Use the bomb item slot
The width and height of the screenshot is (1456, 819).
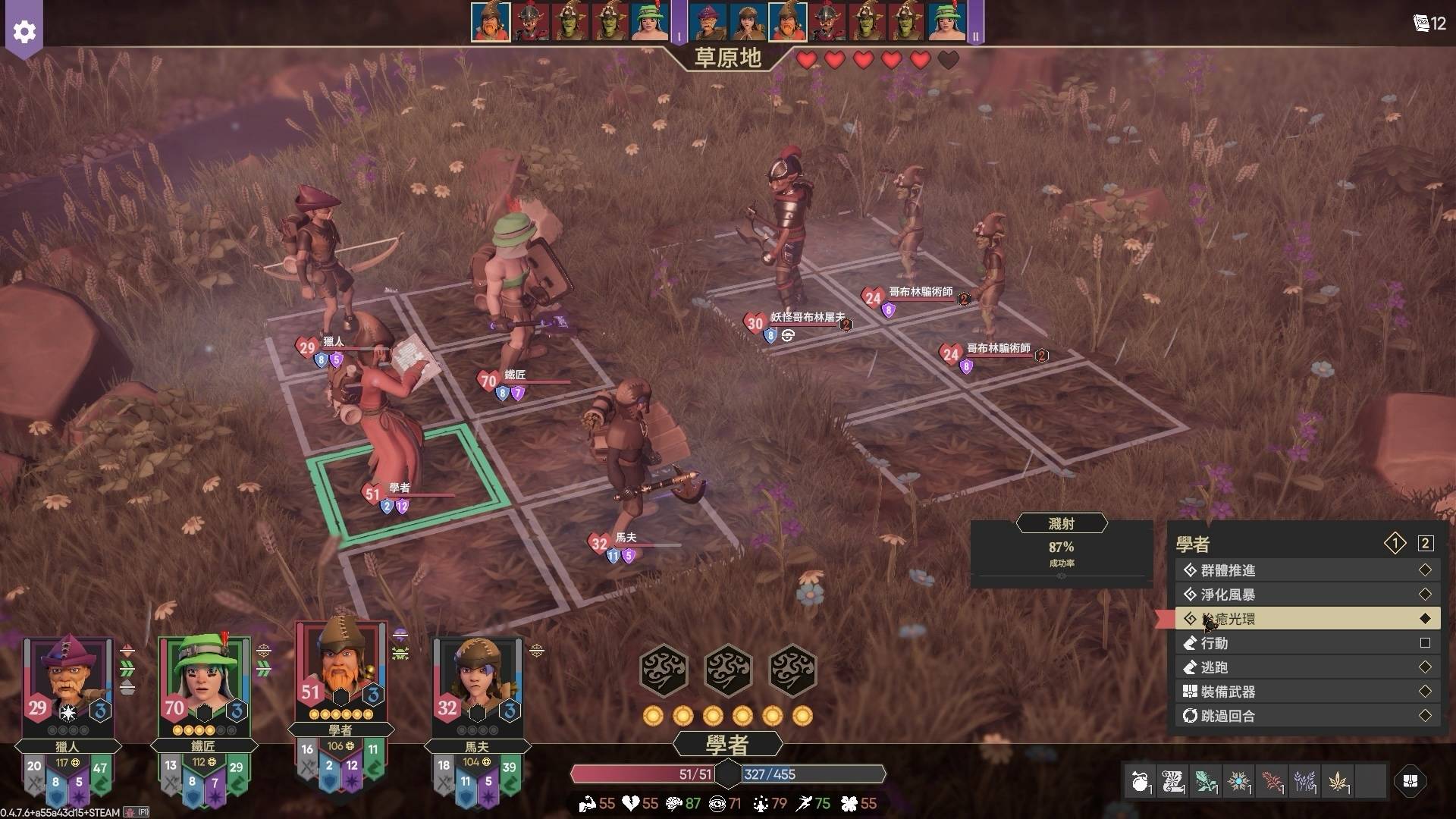[x=1141, y=781]
